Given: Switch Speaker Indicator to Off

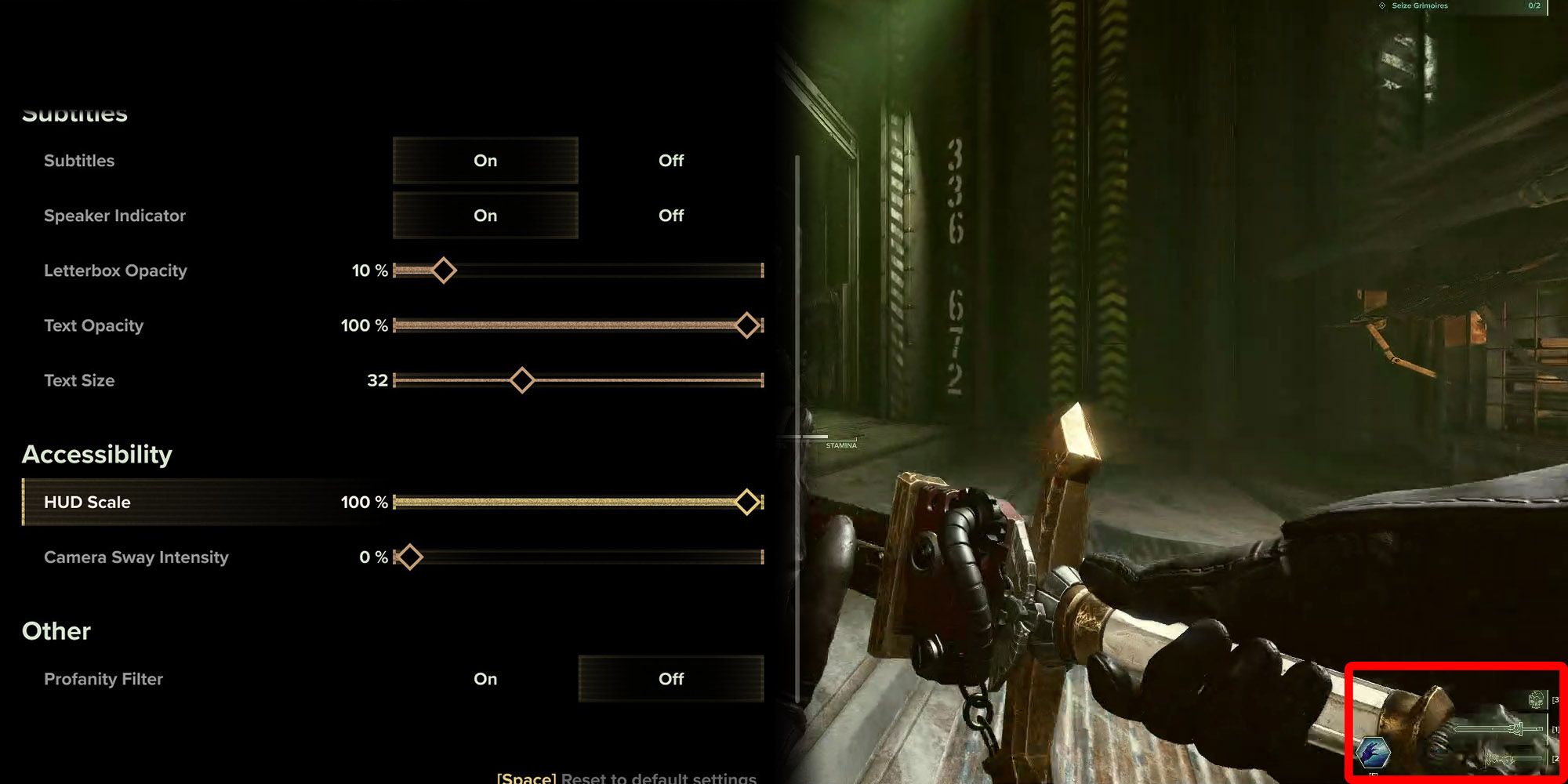Looking at the screenshot, I should [670, 216].
